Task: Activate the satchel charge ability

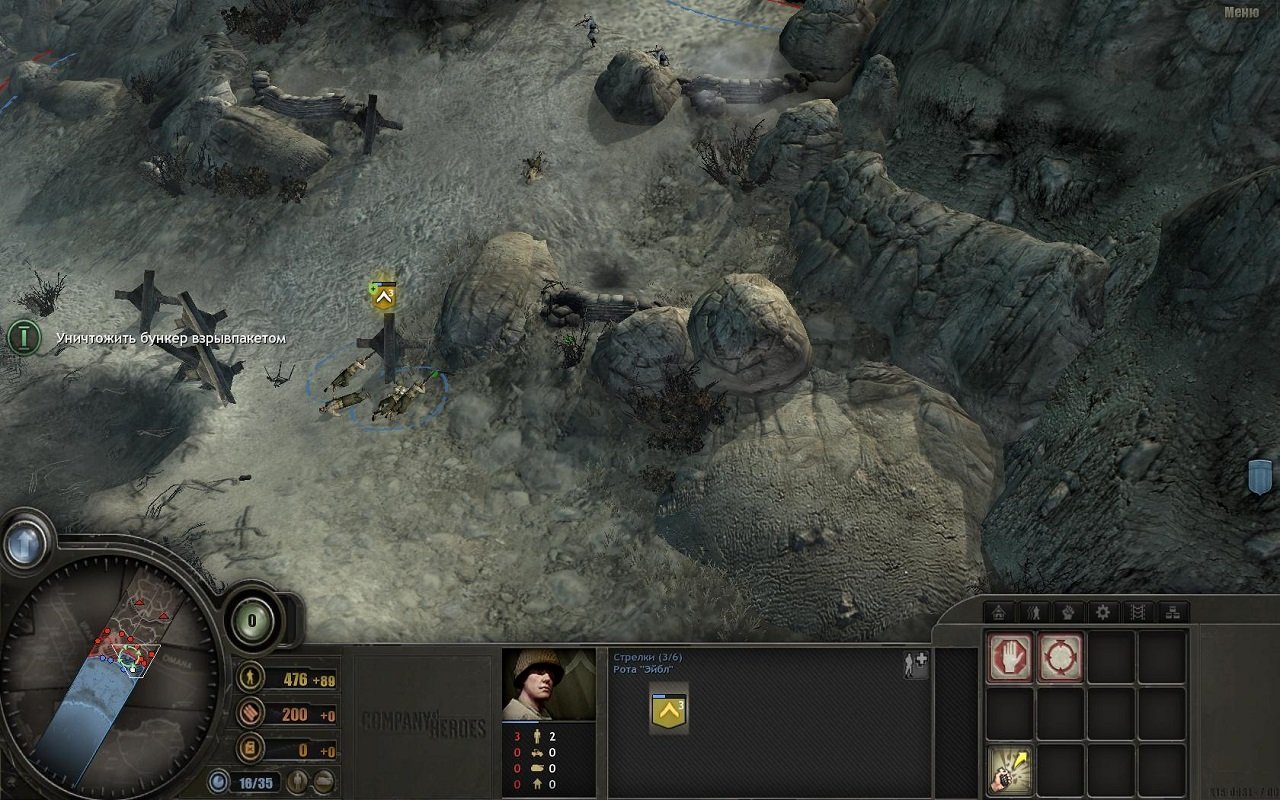Action: click(1010, 770)
